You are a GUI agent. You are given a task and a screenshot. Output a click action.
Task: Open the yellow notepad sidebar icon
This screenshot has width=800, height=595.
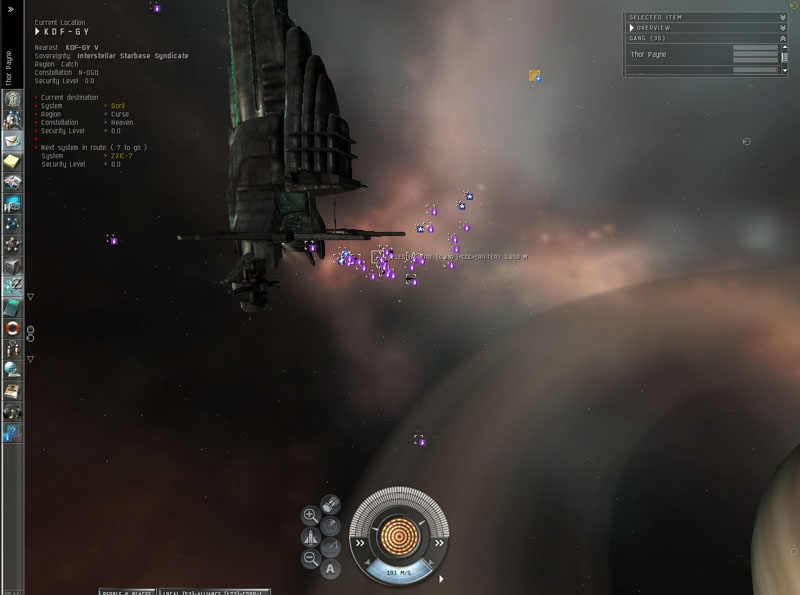13,162
